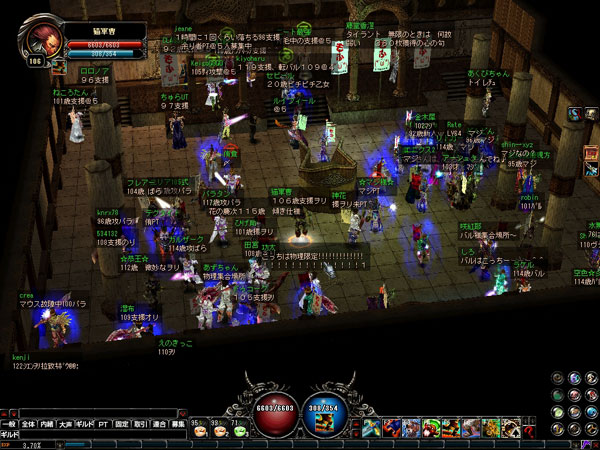Use the green potion with 71 count
600x450 pixels.
tap(236, 428)
